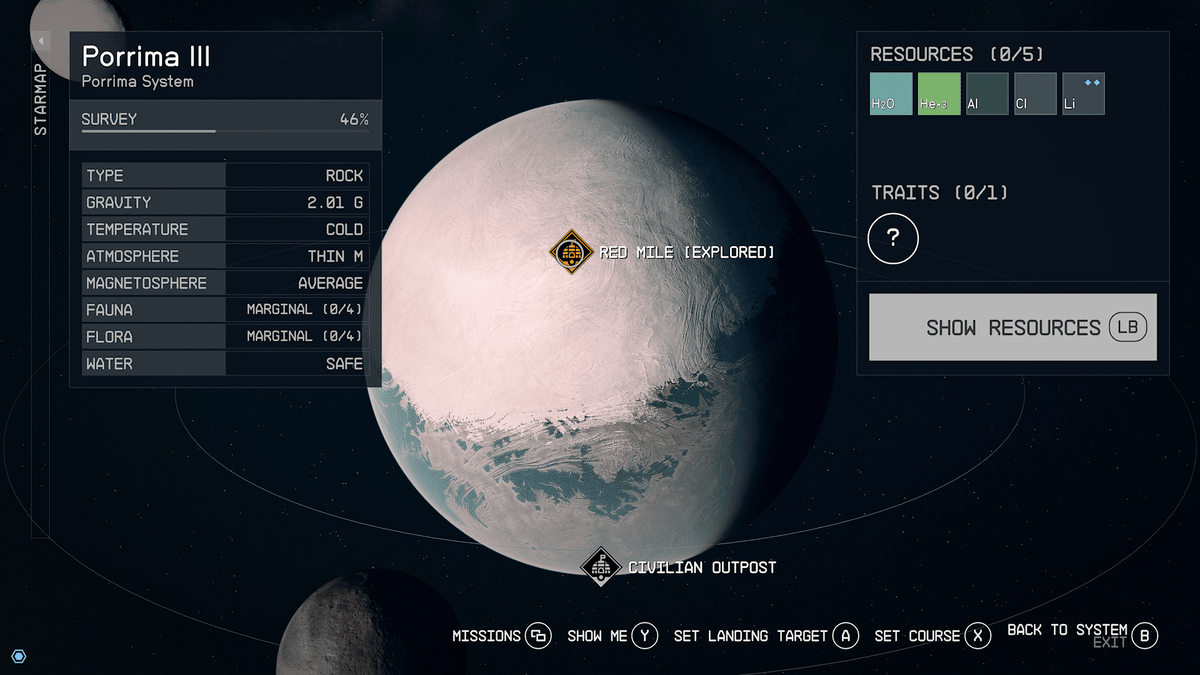Go Back to System view
1200x675 pixels.
1082,632
